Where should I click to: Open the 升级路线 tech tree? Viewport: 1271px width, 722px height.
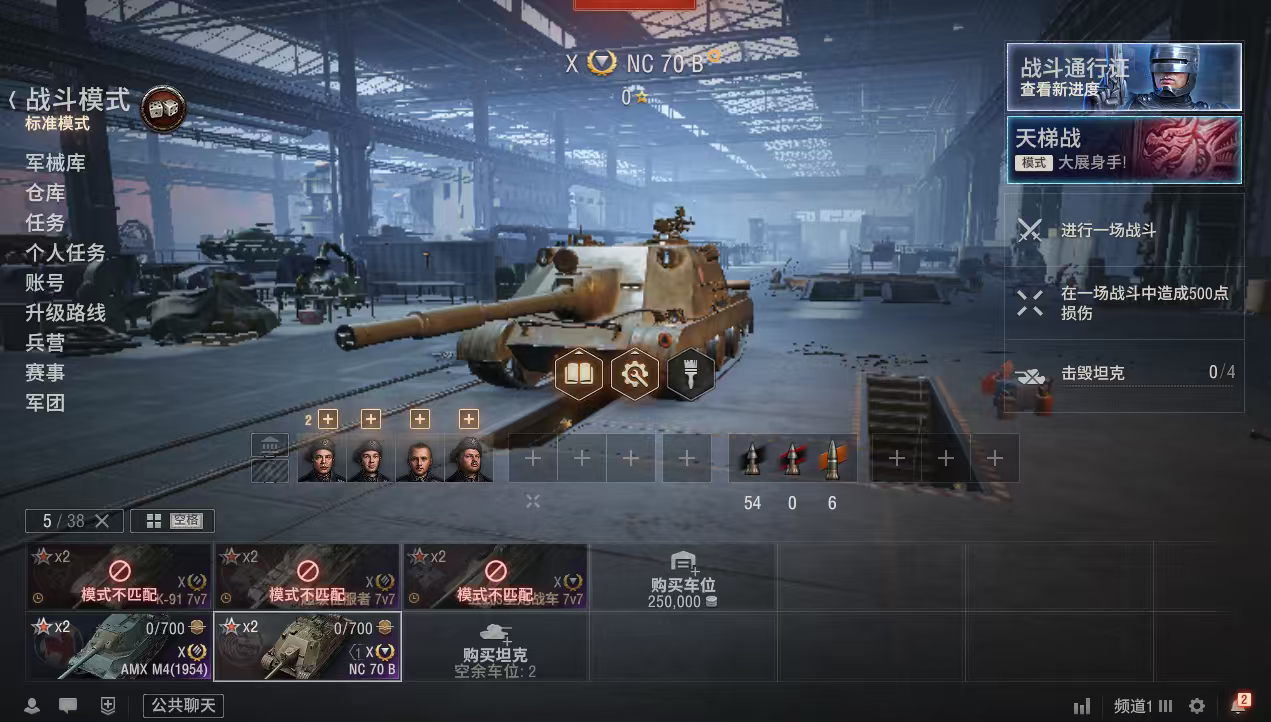[66, 313]
